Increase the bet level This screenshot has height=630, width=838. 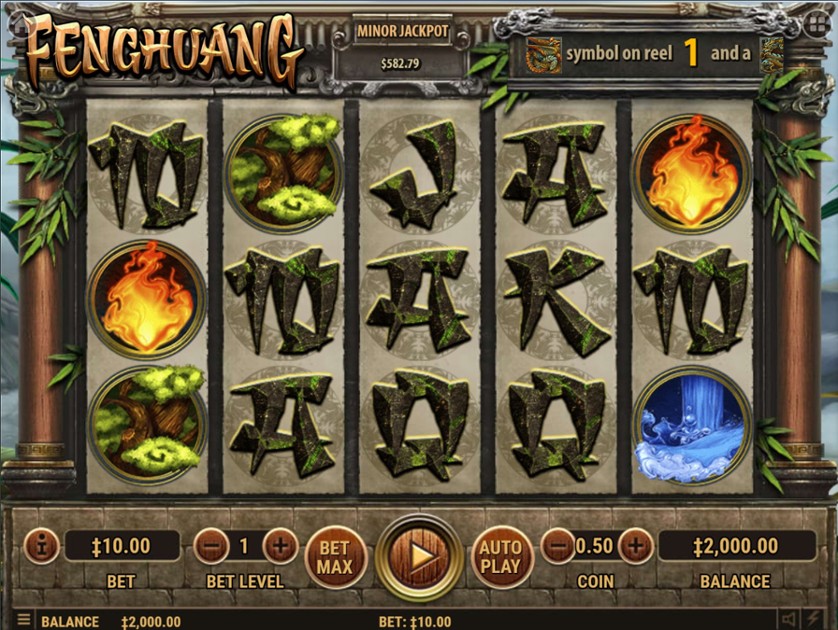click(280, 546)
